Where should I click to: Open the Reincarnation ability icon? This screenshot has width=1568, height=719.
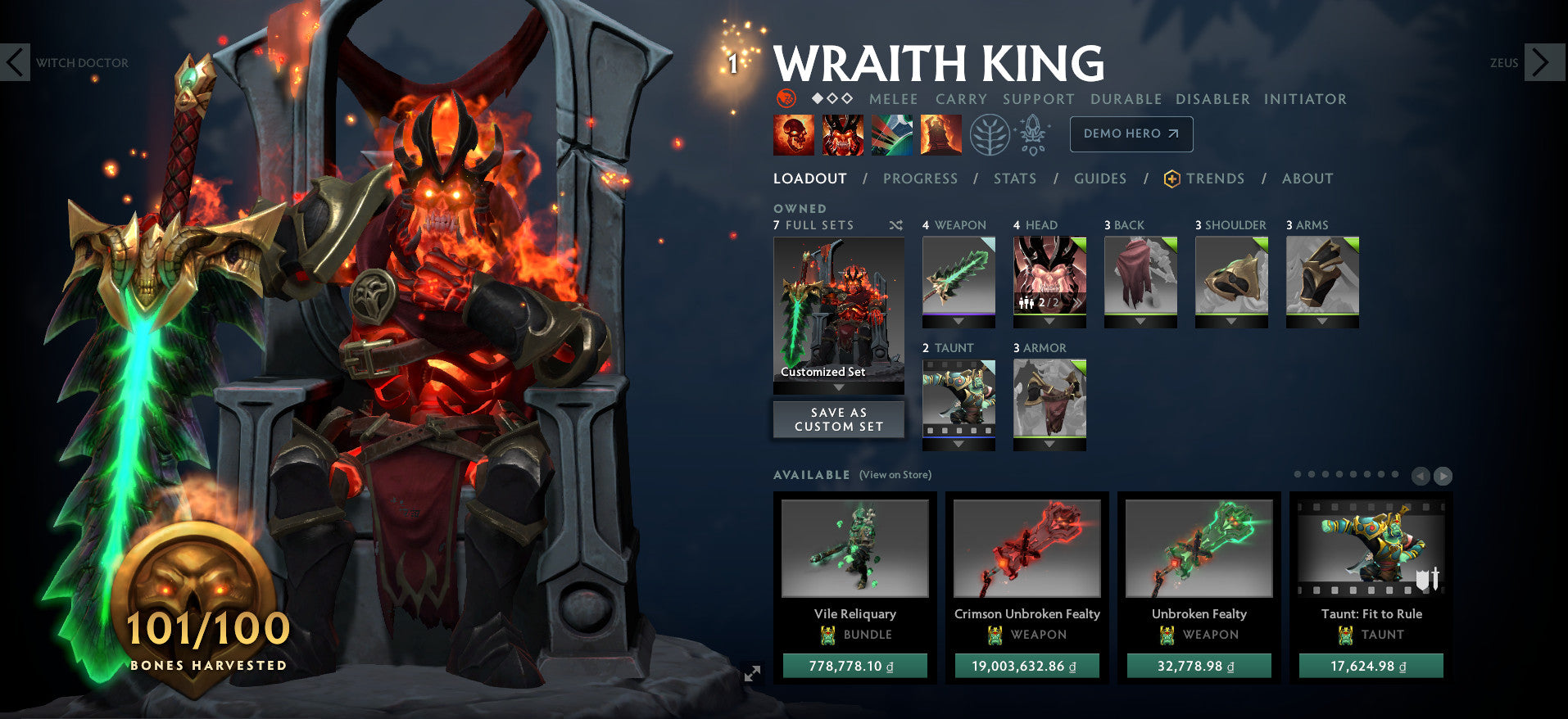click(x=943, y=136)
